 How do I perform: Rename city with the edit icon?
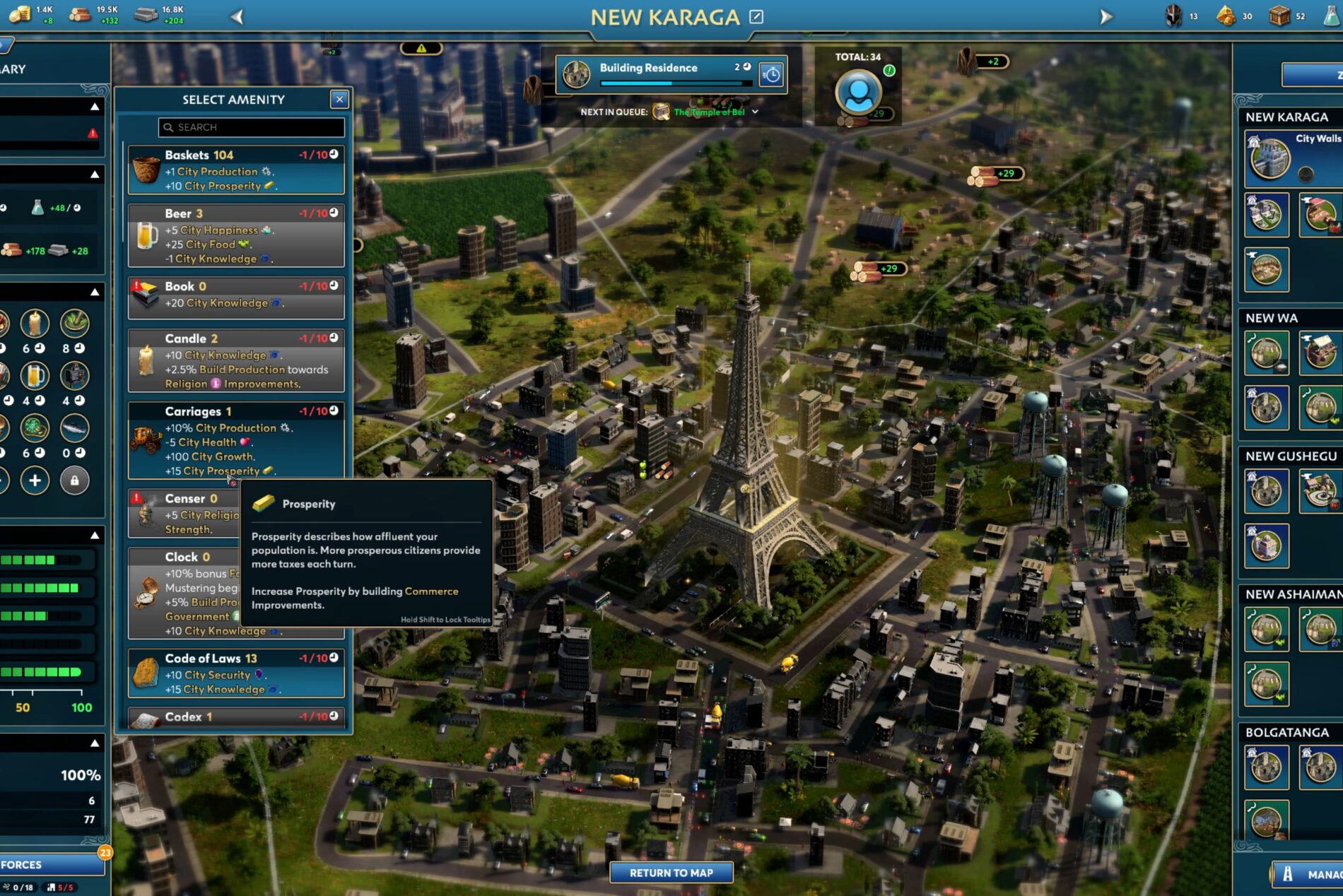point(756,16)
